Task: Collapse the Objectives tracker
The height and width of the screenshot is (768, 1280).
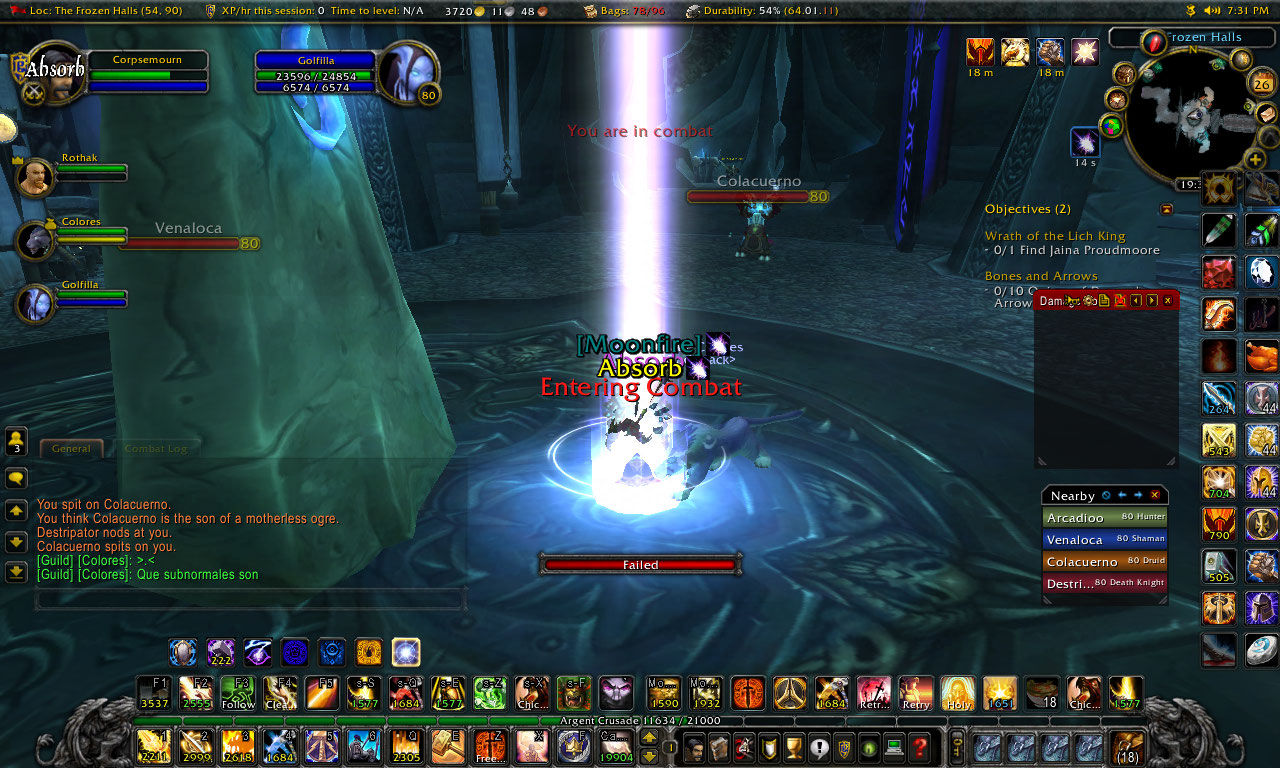Action: [x=1166, y=209]
